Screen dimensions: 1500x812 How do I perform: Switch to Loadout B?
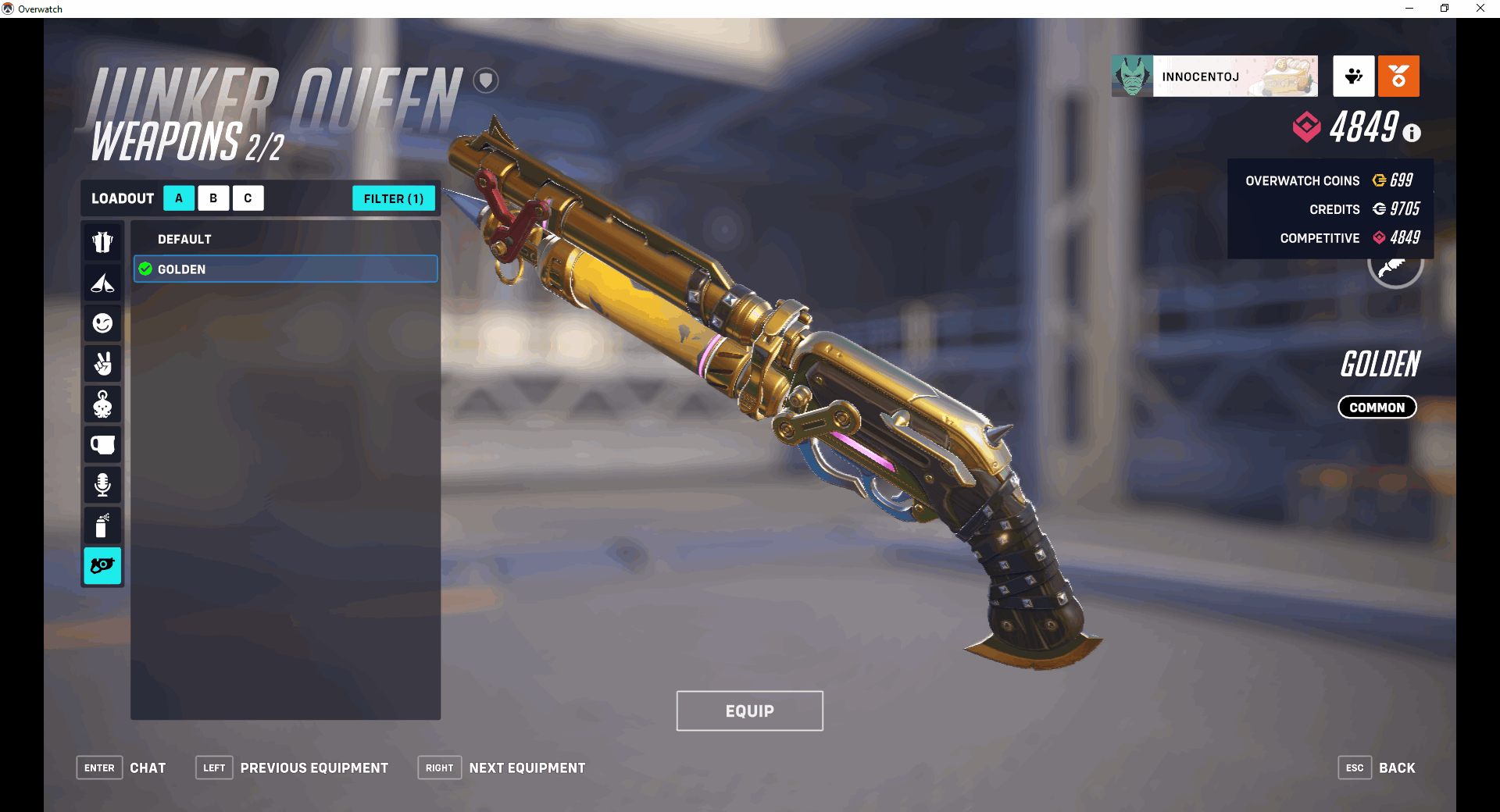[x=213, y=198]
